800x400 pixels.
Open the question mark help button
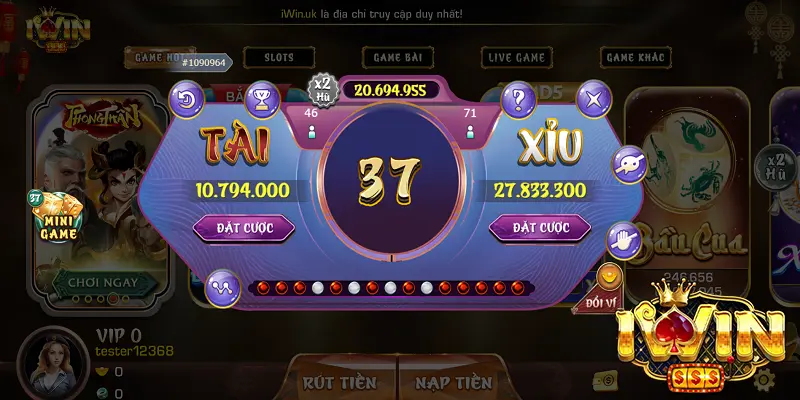tap(518, 99)
